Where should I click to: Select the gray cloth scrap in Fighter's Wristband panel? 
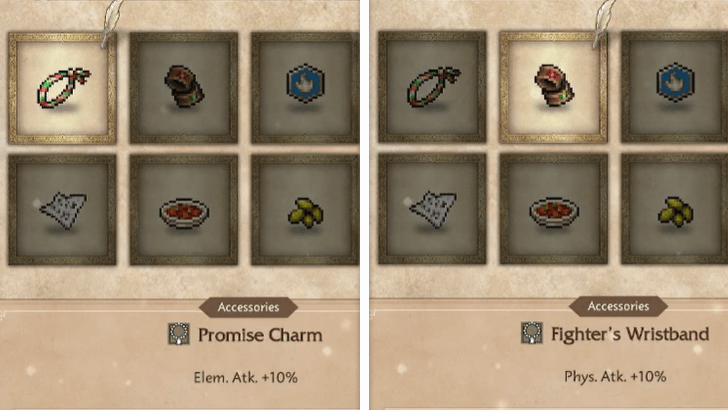tap(430, 210)
